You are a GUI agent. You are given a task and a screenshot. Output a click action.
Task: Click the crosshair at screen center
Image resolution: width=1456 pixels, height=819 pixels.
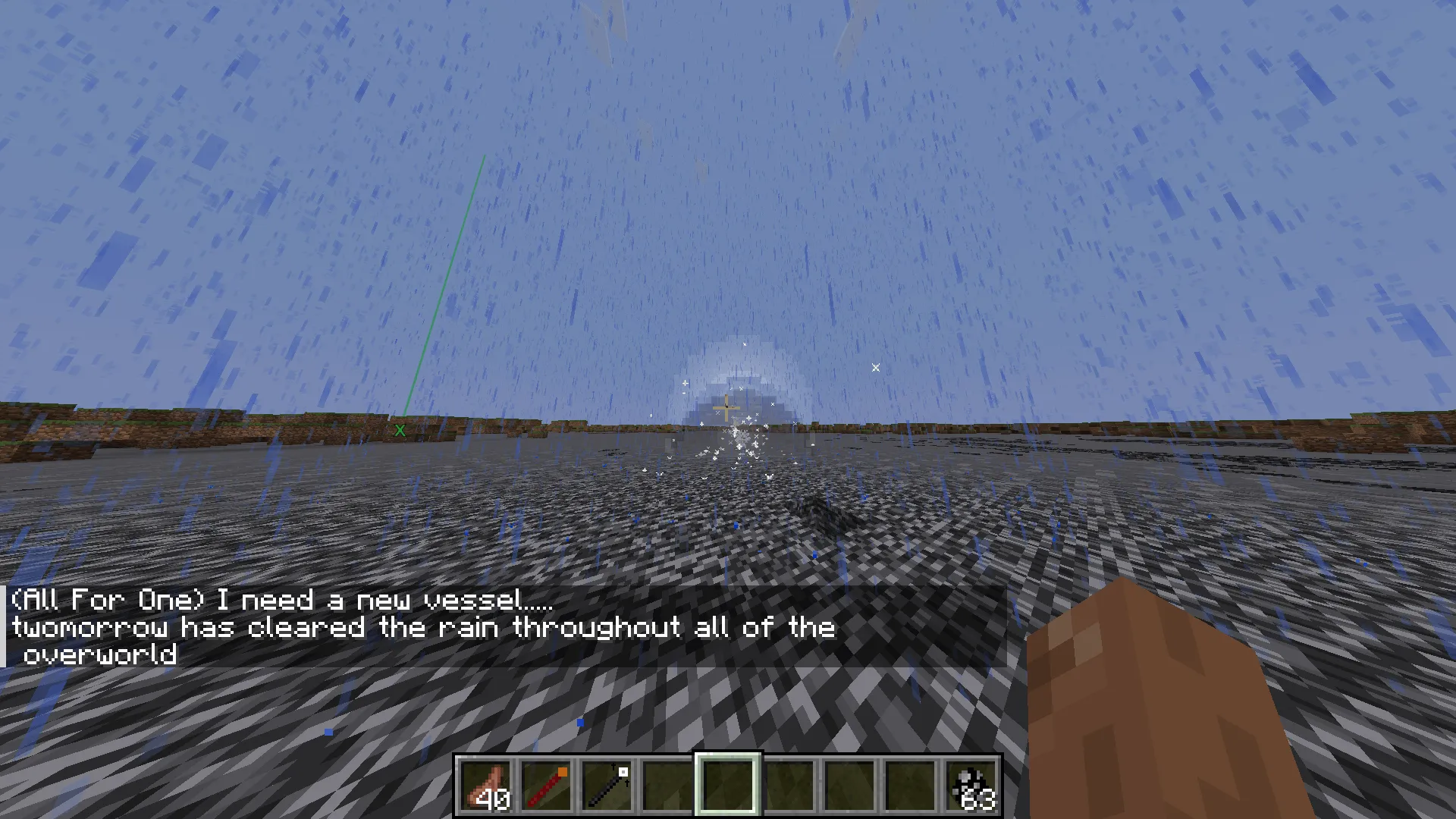(x=726, y=408)
